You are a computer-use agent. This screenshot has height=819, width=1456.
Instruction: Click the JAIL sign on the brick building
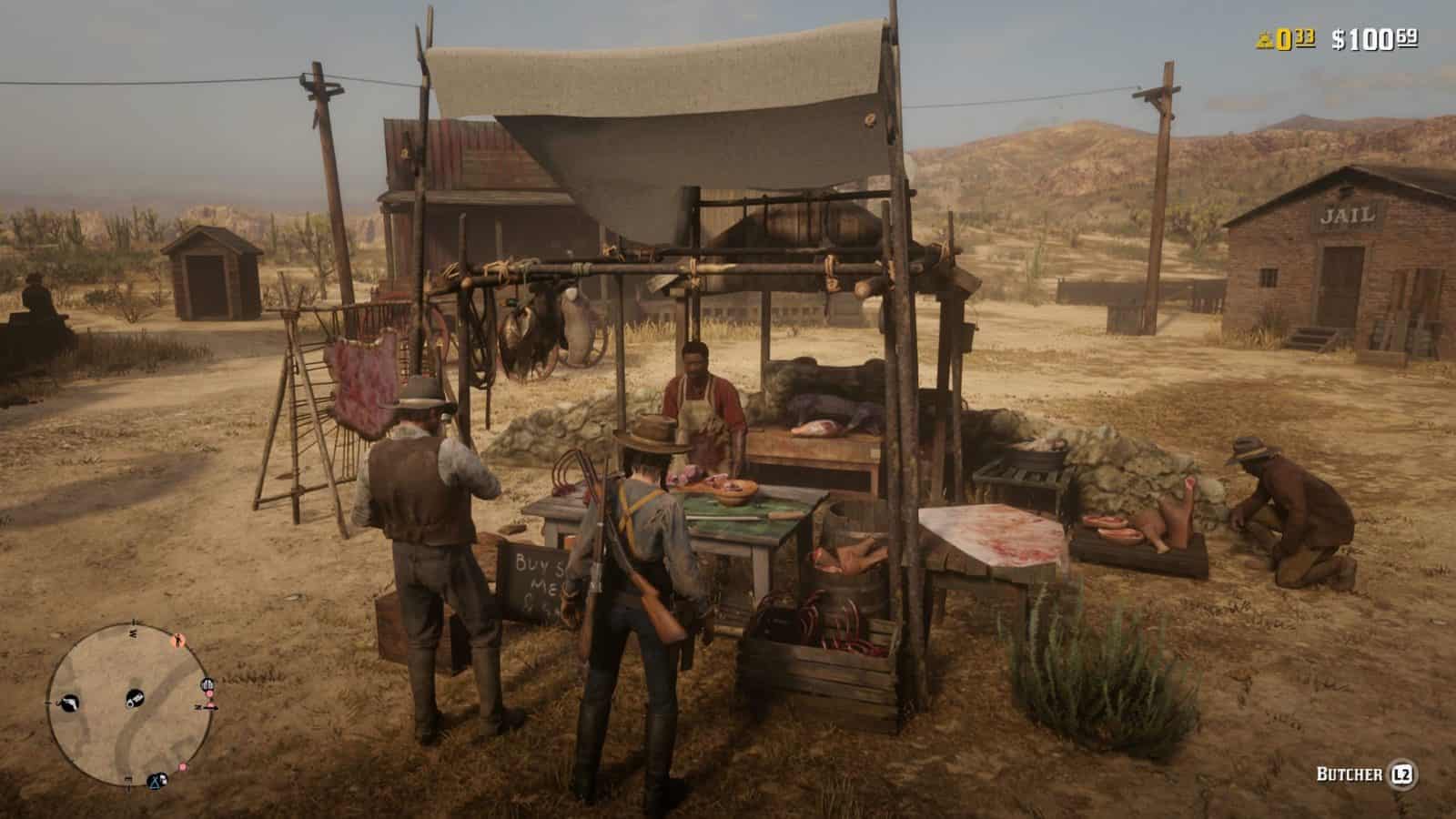[x=1348, y=216]
